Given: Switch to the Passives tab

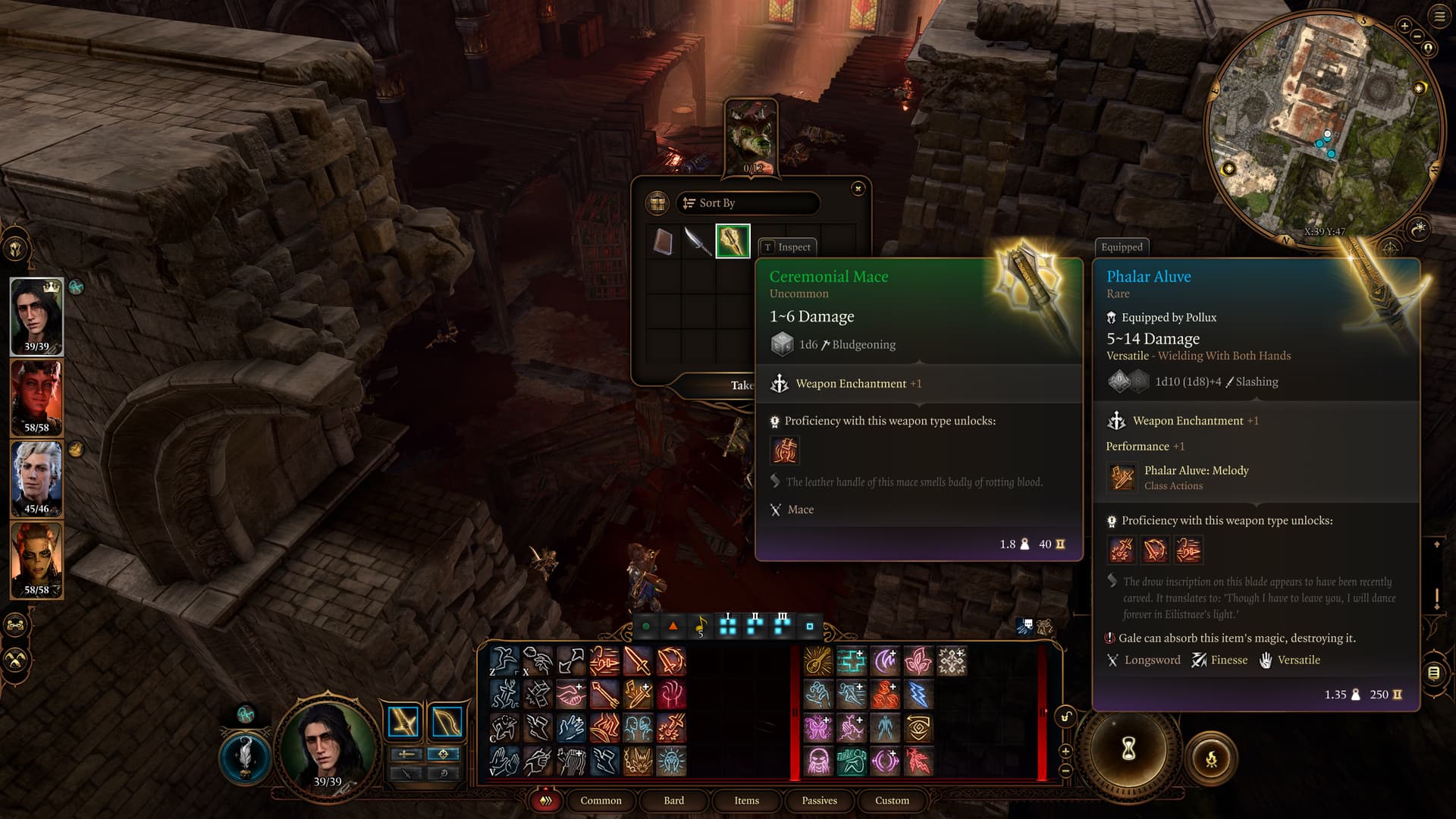Looking at the screenshot, I should point(819,800).
